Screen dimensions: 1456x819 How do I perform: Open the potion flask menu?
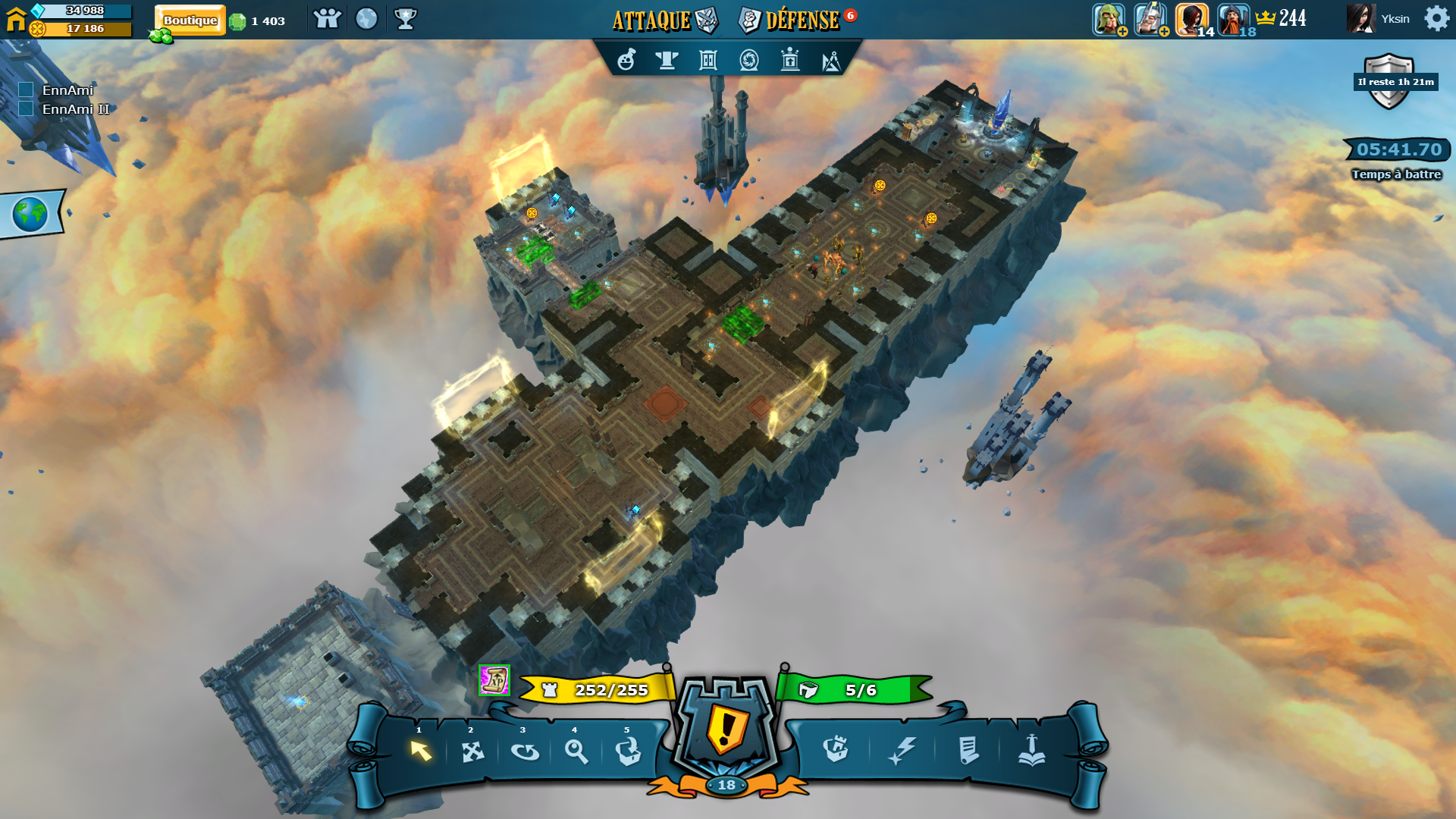click(626, 60)
